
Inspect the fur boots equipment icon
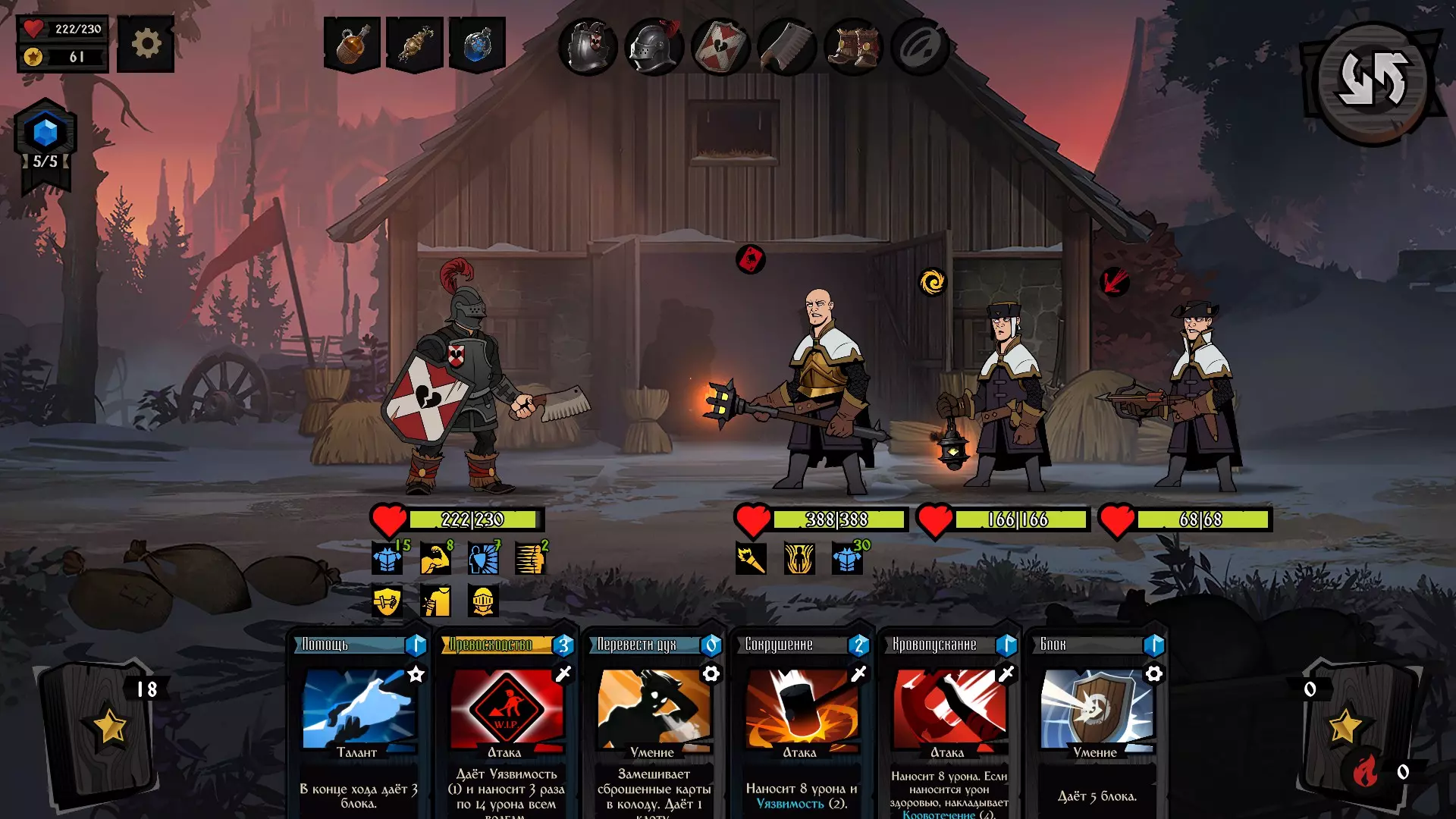(x=853, y=46)
